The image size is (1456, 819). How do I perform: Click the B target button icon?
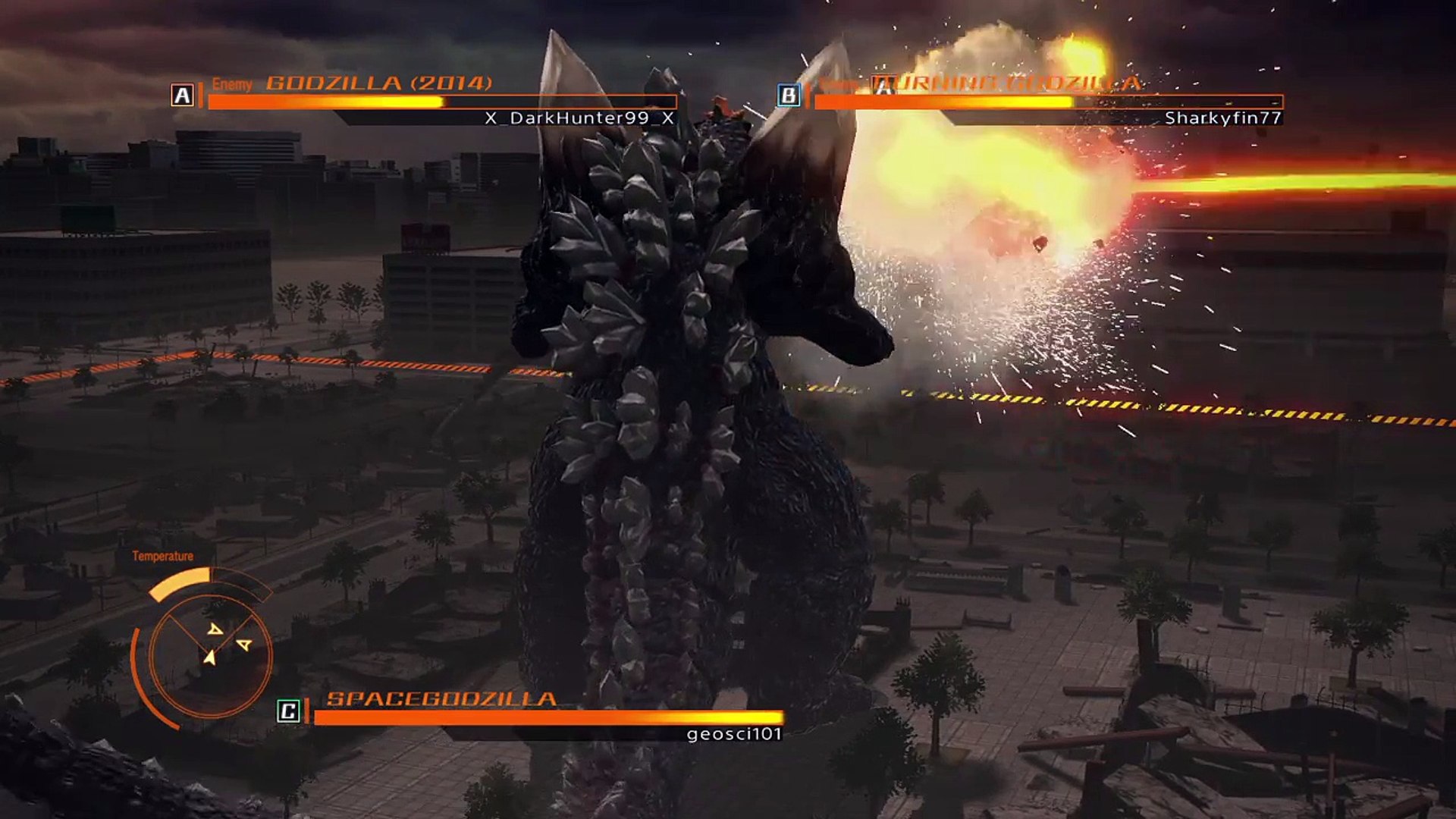(x=789, y=93)
